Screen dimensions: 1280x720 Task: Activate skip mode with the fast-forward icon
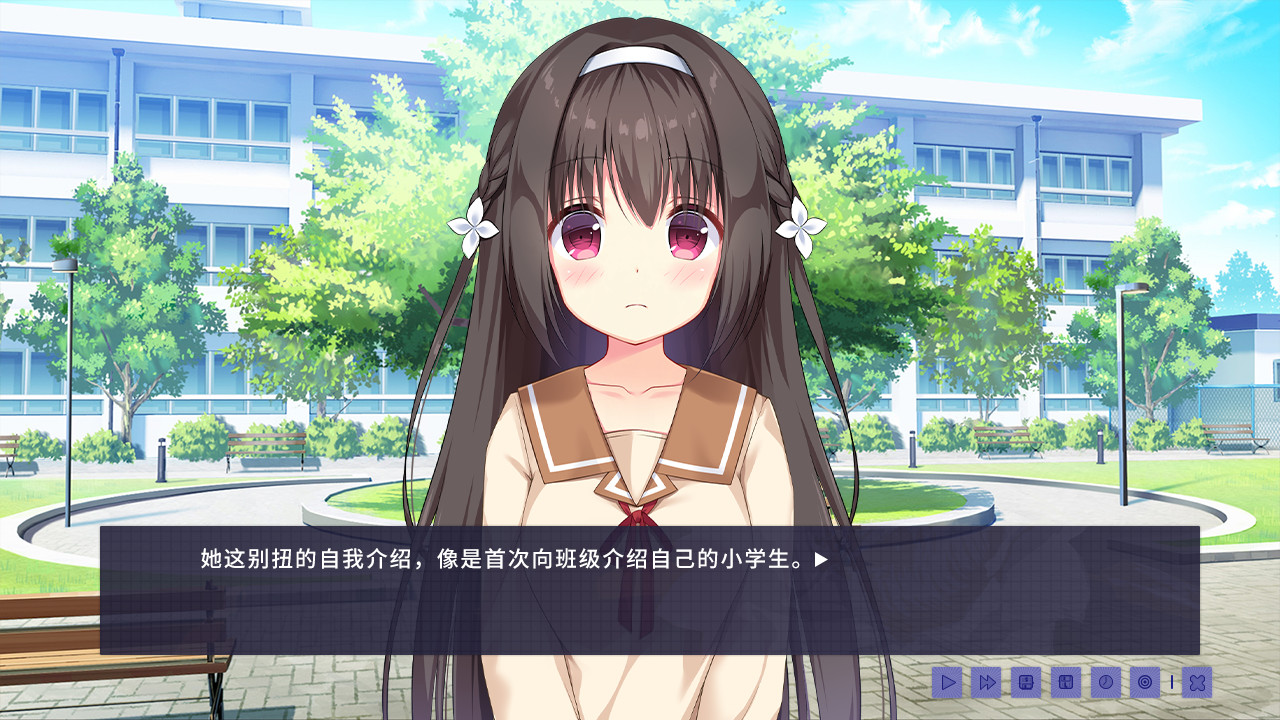click(986, 682)
